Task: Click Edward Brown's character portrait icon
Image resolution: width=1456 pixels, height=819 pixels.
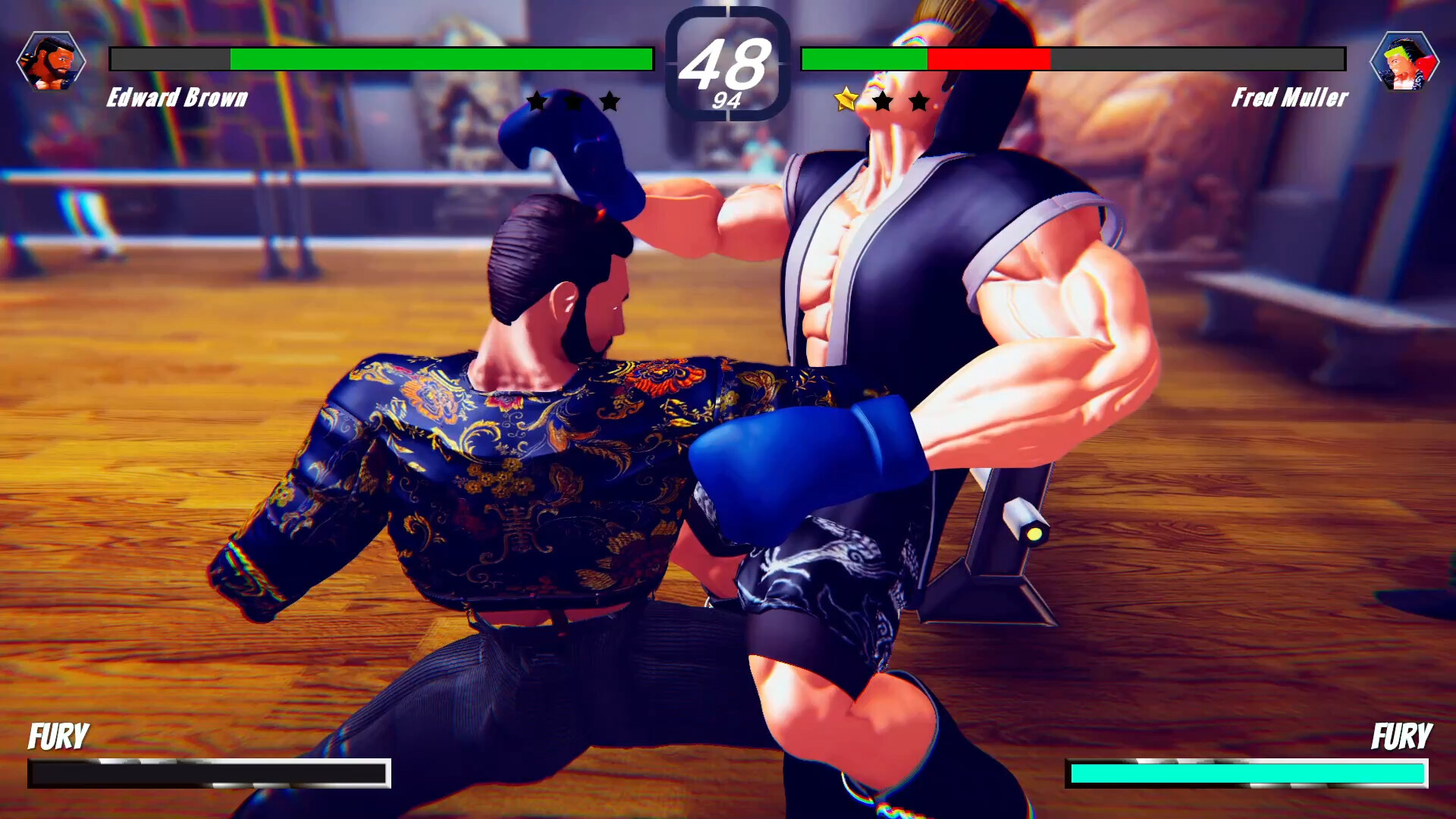Action: click(52, 59)
